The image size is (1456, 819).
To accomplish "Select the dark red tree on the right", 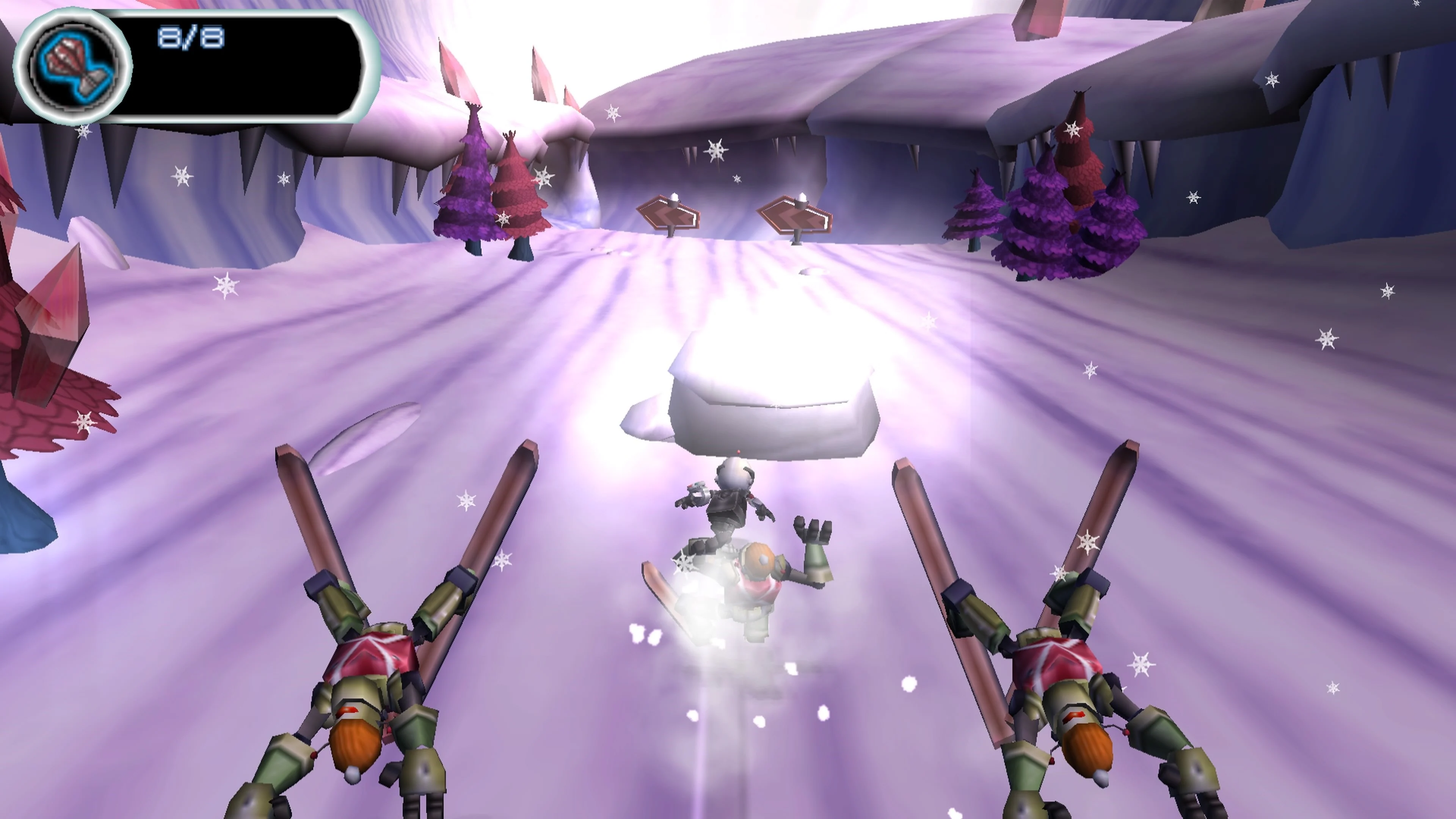I will click(x=1079, y=169).
